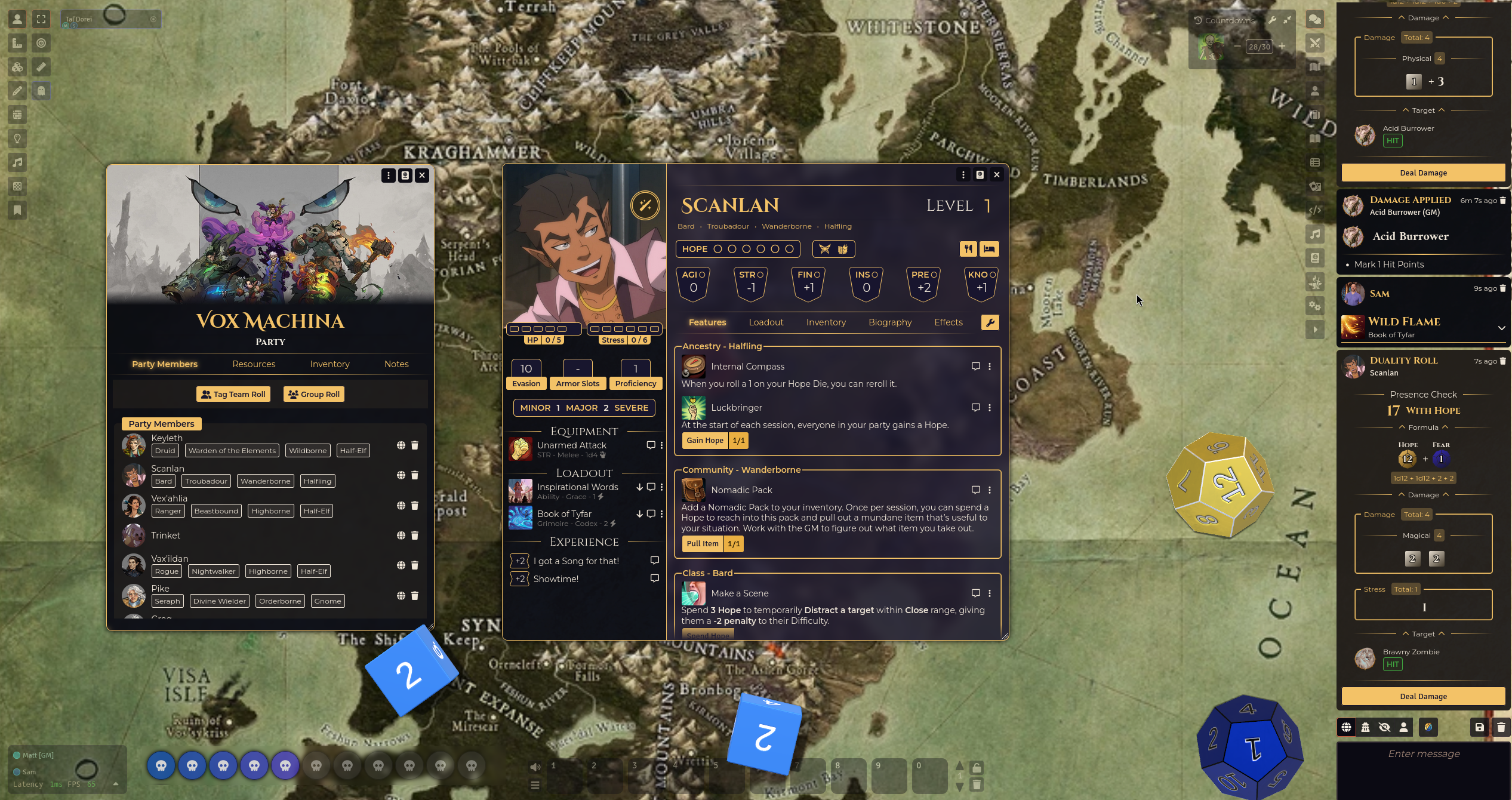This screenshot has width=1512, height=800.
Task: Collapse the Target section above Deal Damage
Action: 1423,110
